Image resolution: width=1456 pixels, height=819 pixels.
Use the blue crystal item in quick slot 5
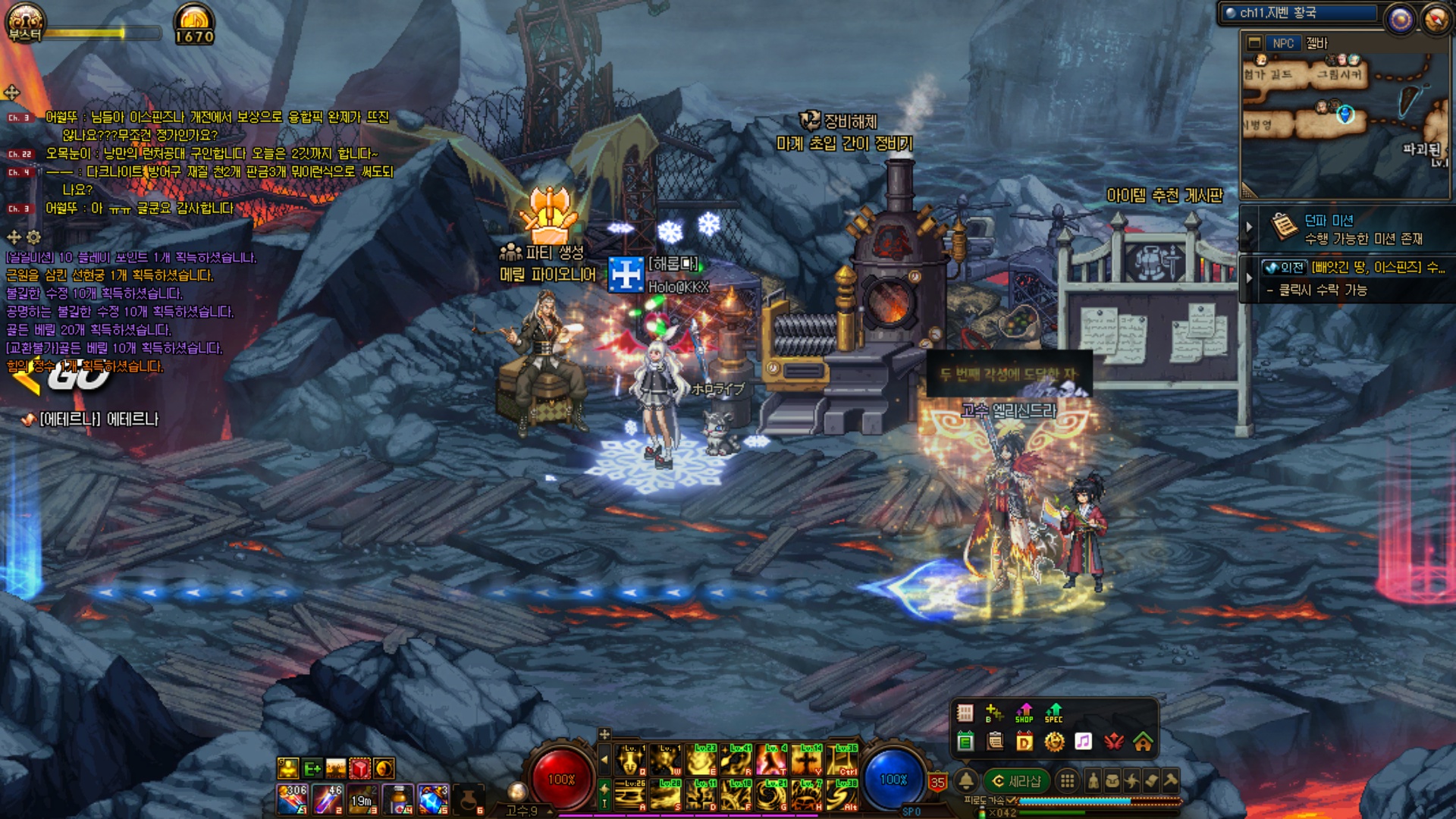pyautogui.click(x=433, y=799)
